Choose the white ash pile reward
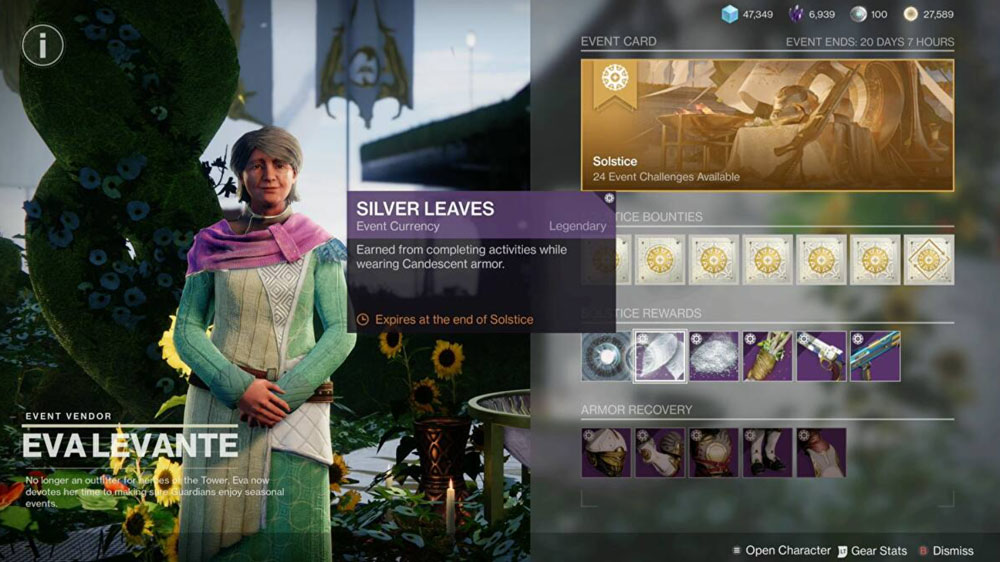 (714, 357)
